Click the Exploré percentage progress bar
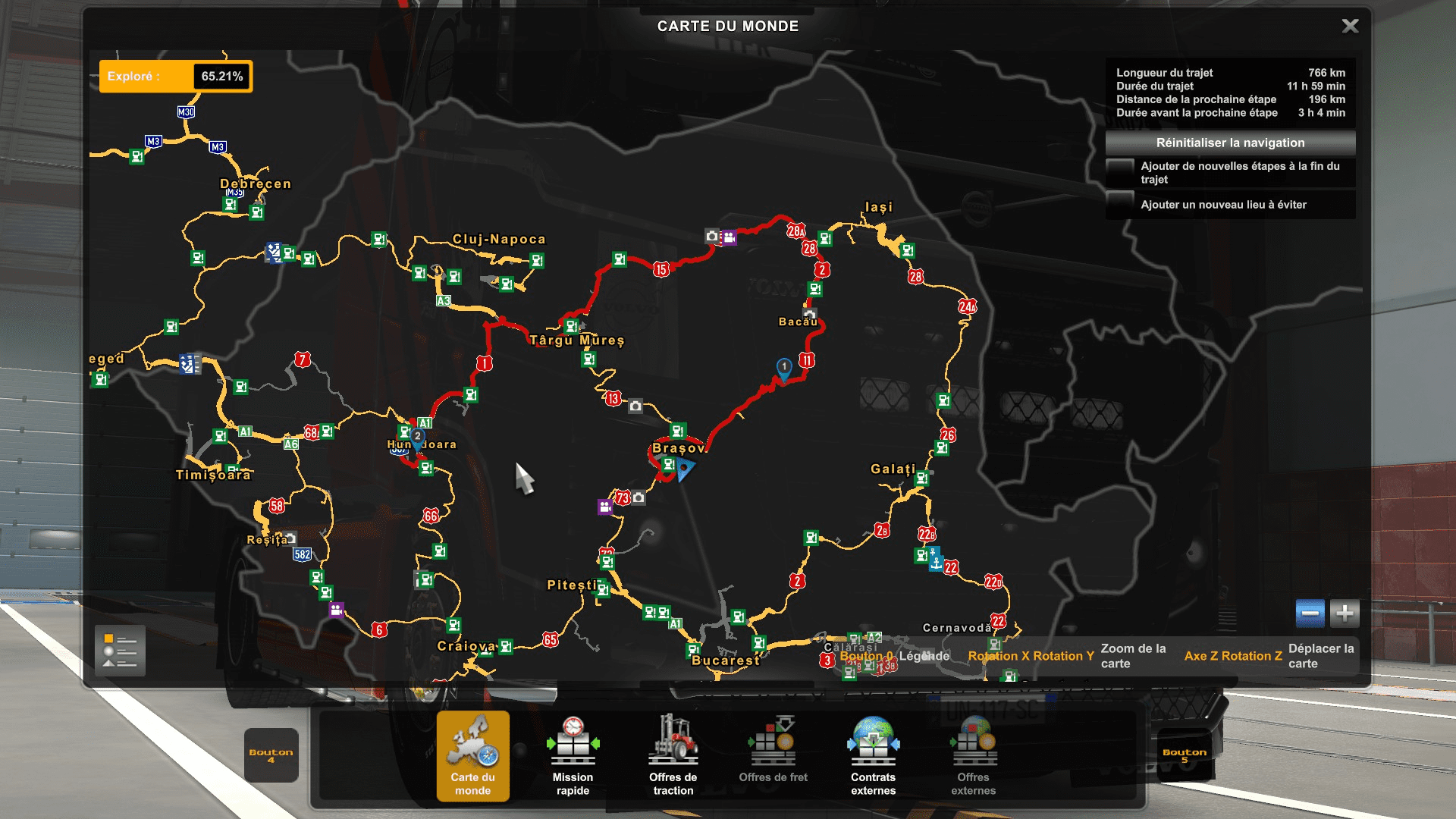The height and width of the screenshot is (819, 1456). click(x=176, y=76)
